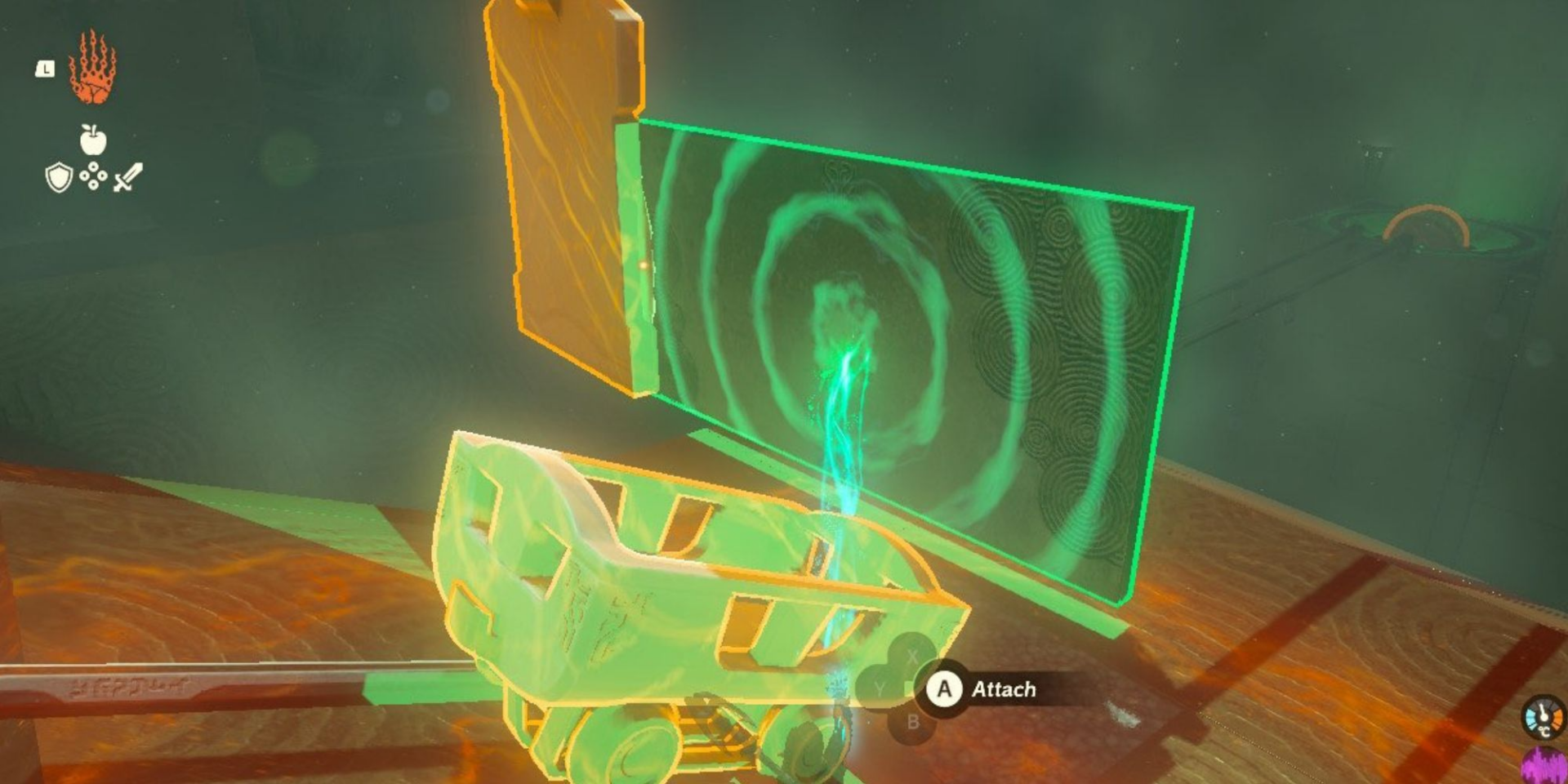Select the shield equipment icon
Viewport: 1568px width, 784px height.
59,177
